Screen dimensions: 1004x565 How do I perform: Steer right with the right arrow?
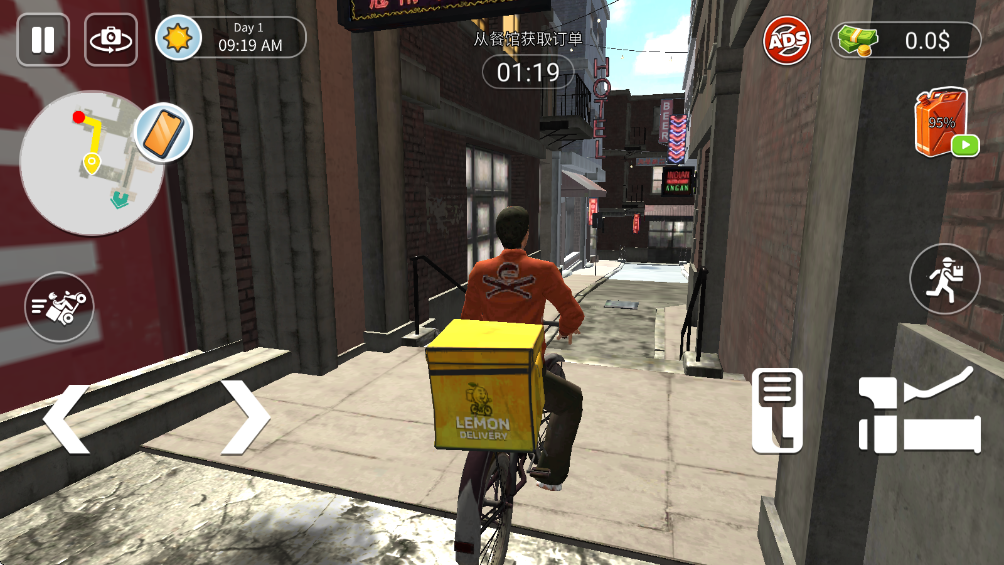[244, 417]
